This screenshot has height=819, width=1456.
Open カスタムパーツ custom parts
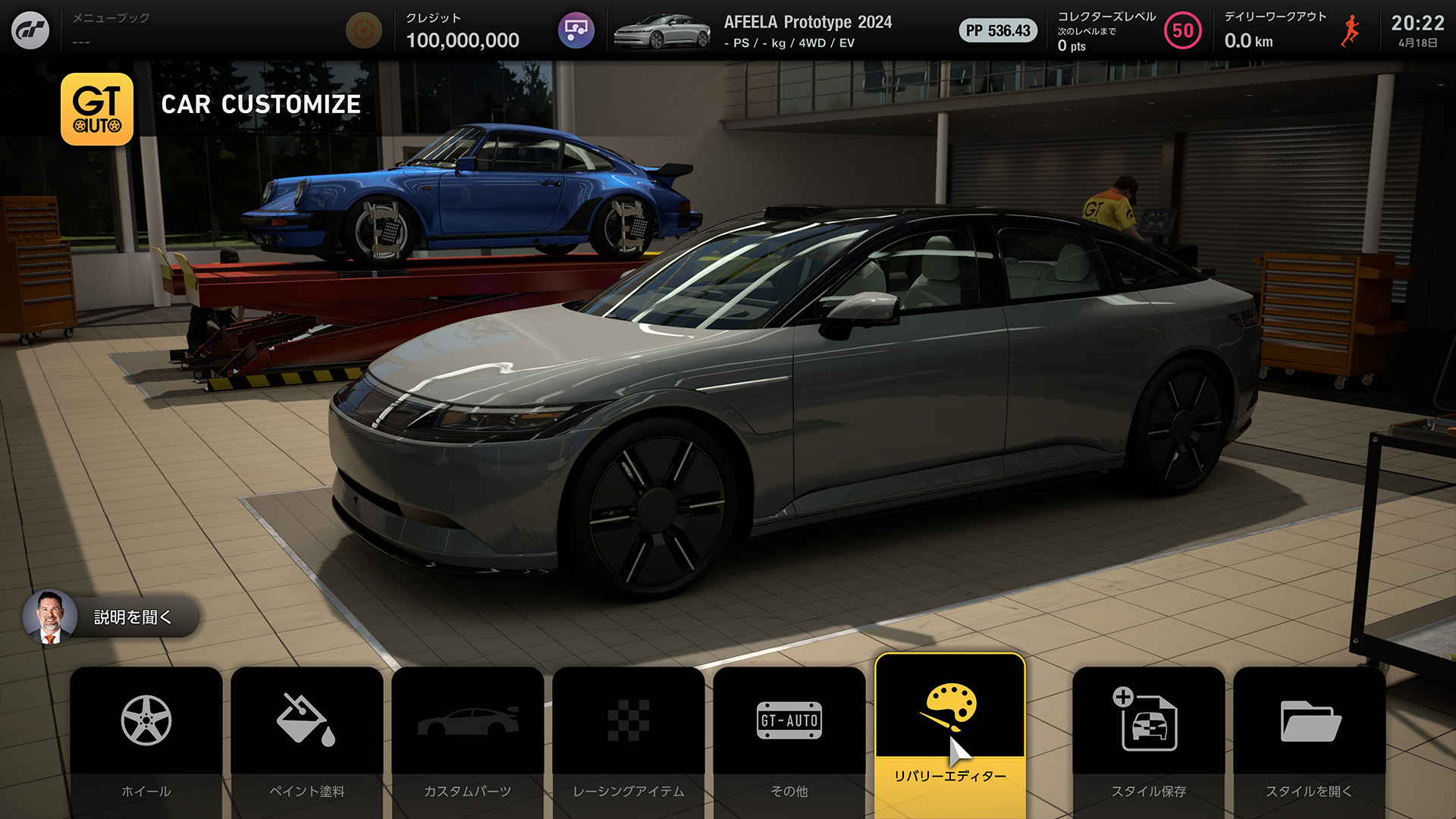pos(467,739)
